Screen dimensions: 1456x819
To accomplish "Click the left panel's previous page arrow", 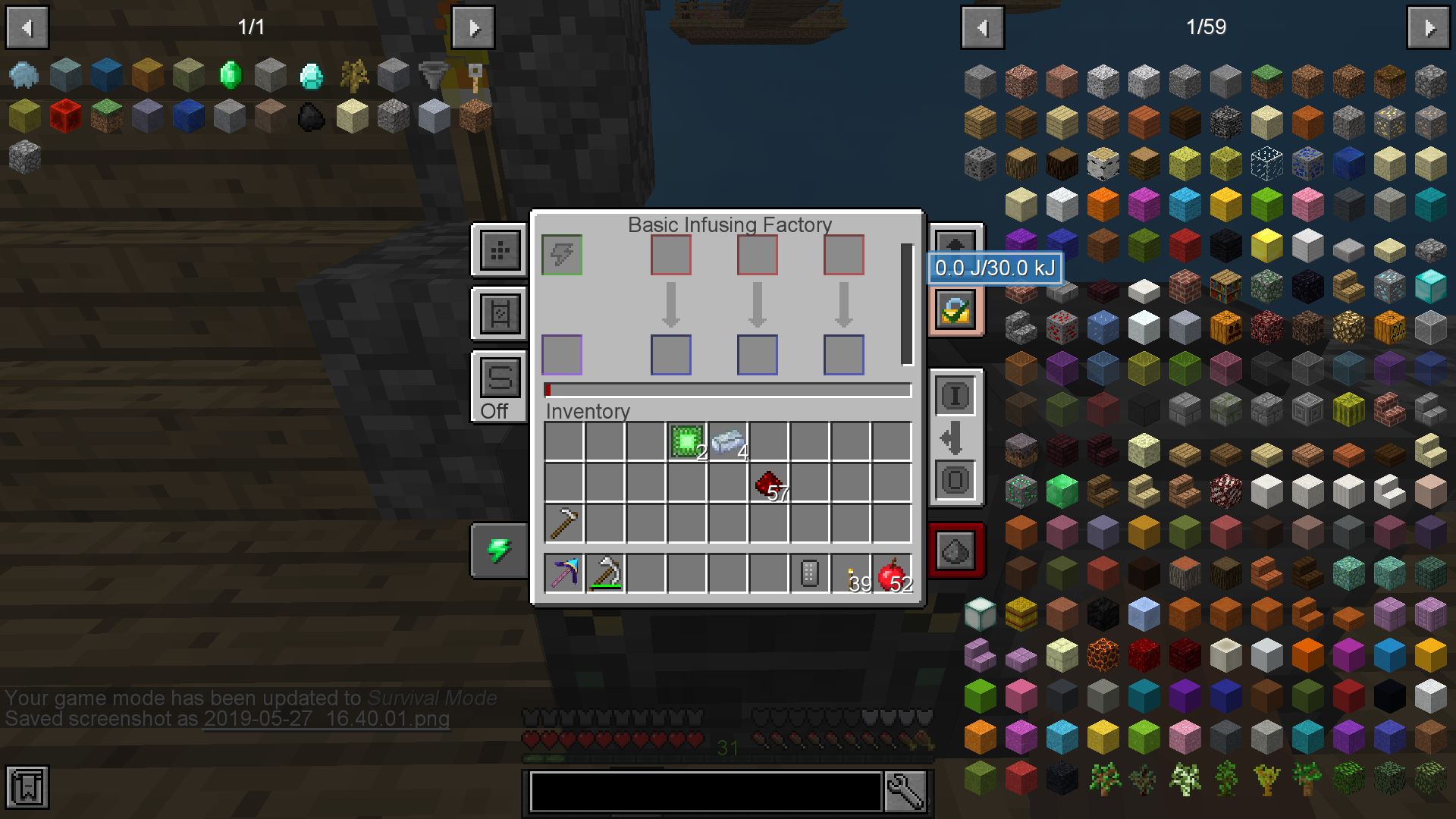I will (27, 27).
